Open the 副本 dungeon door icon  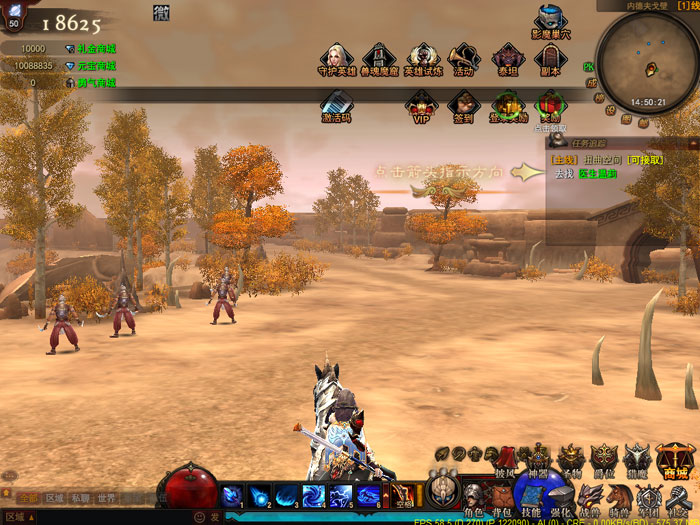548,58
